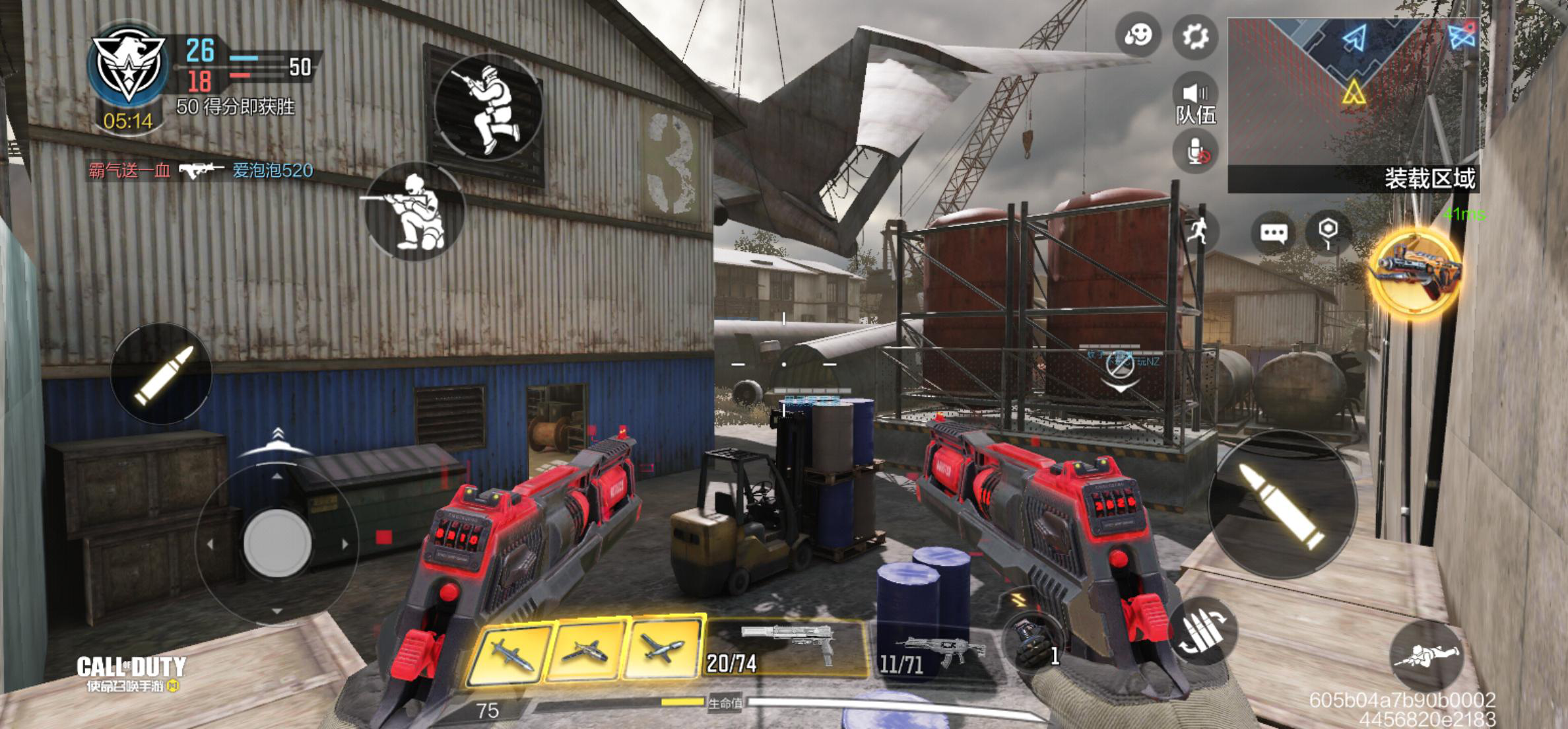
Task: Tap the reload ammo button
Action: tap(1204, 631)
